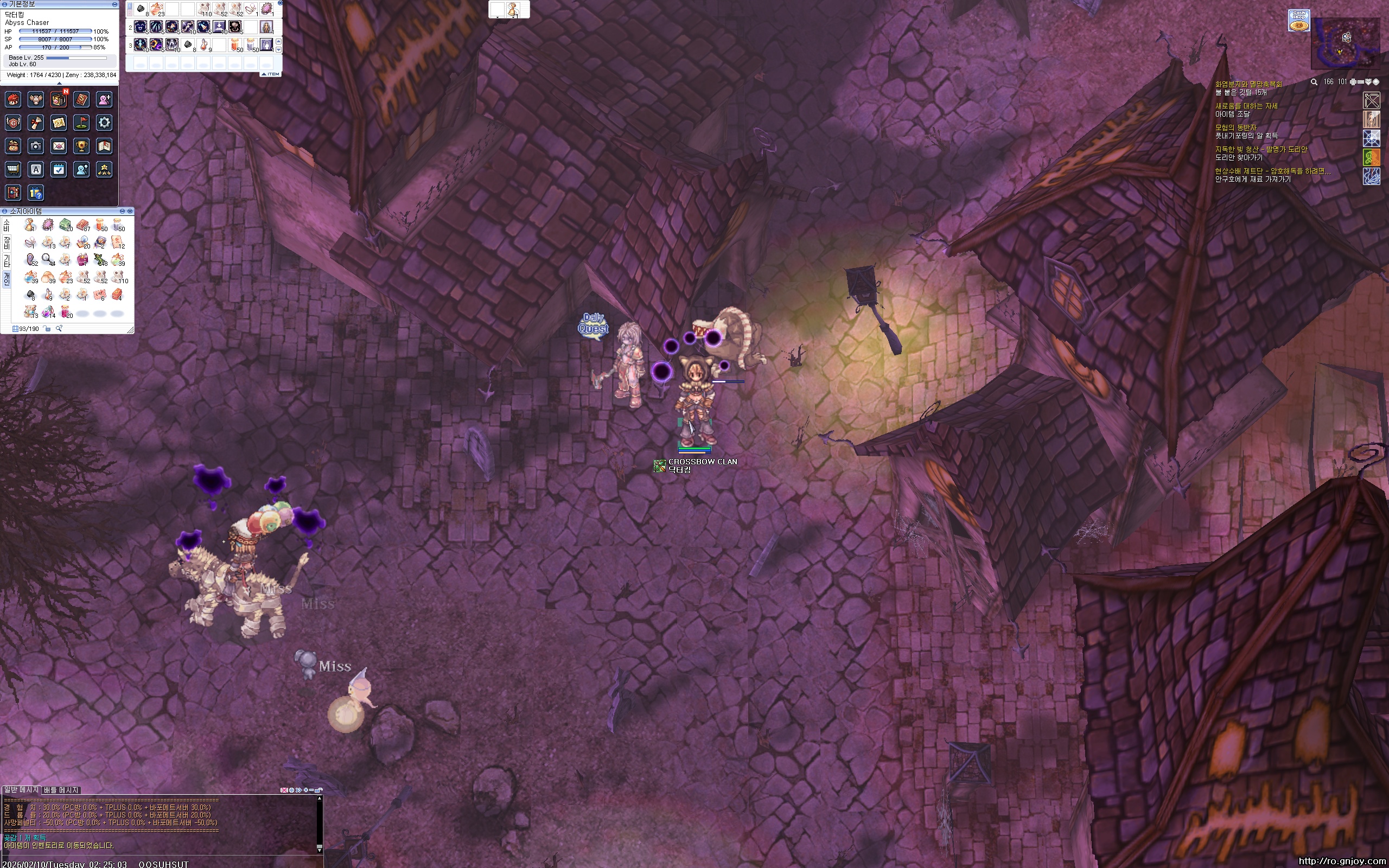The image size is (1389, 868).
Task: Select the green box stack of 20
Action: point(66,225)
